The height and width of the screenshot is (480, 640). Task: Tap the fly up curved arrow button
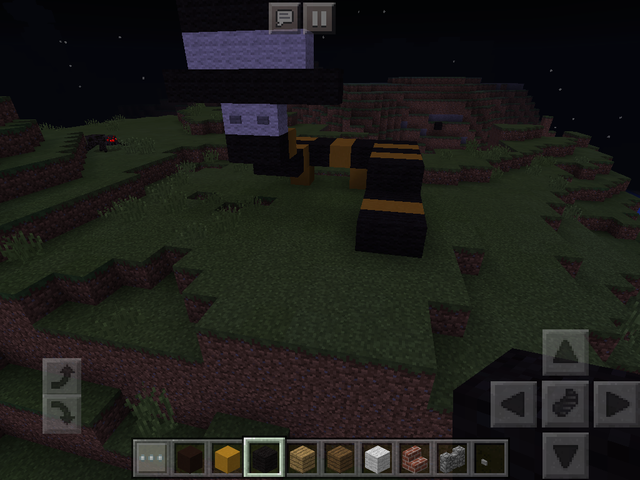[62, 377]
